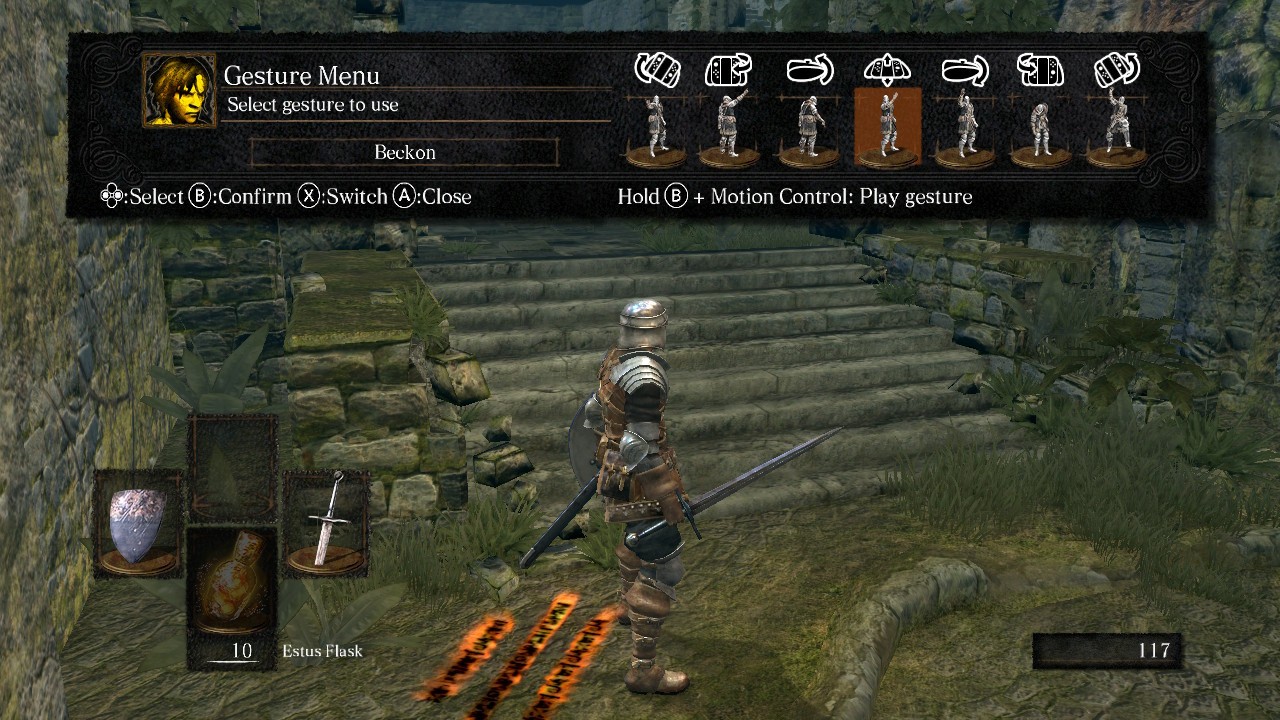Select the highlighted Beckon gesture figure
This screenshot has height=720, width=1280.
pyautogui.click(x=887, y=127)
